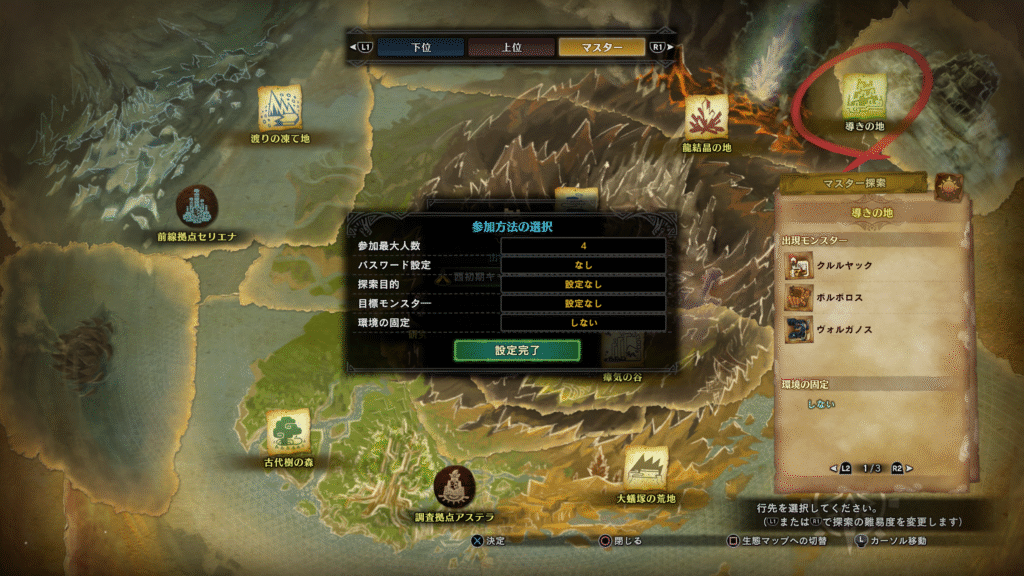Set the 探索目的 field
The width and height of the screenshot is (1024, 576).
(x=583, y=284)
